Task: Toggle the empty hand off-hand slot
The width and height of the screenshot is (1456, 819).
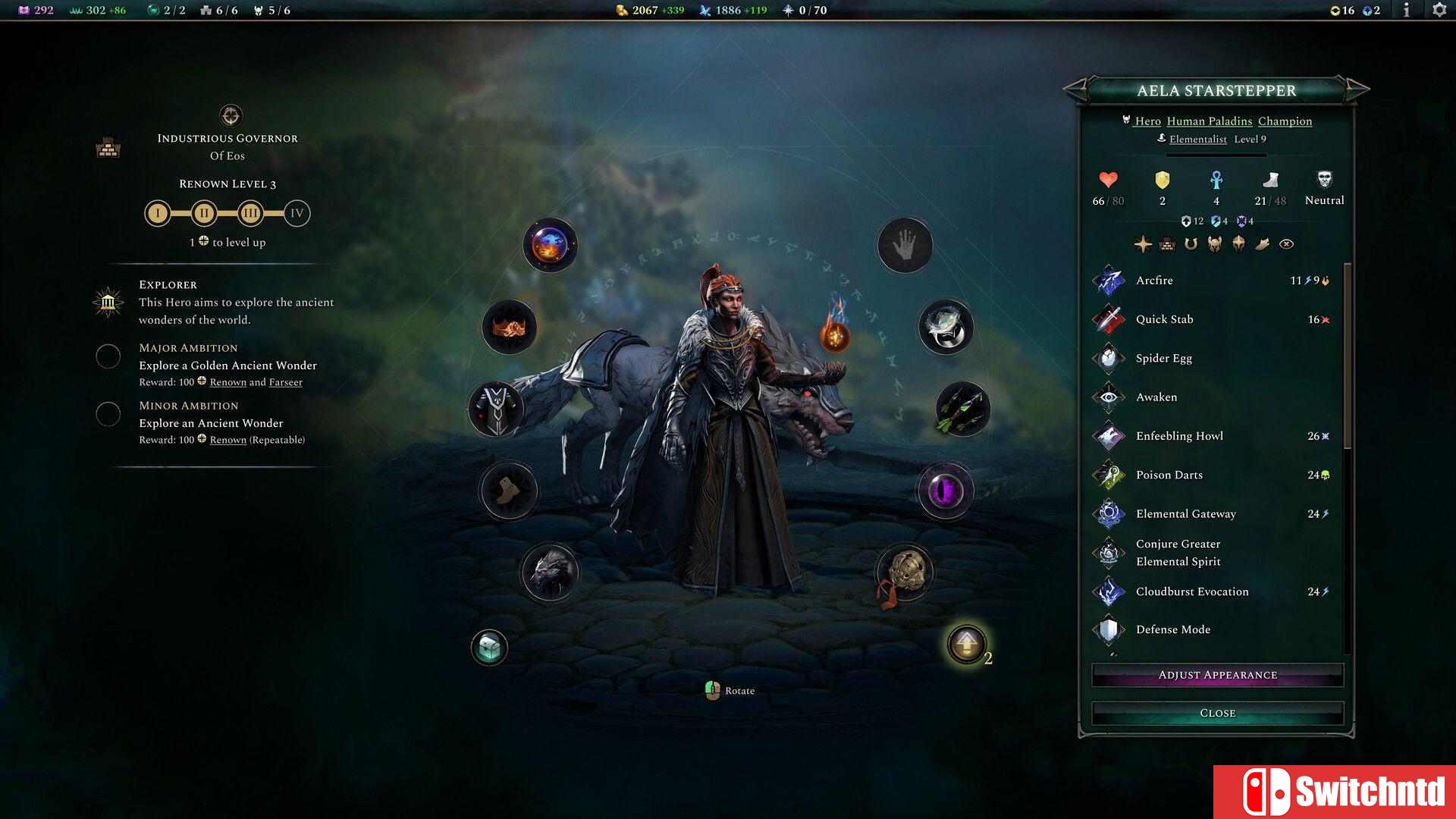Action: coord(904,245)
